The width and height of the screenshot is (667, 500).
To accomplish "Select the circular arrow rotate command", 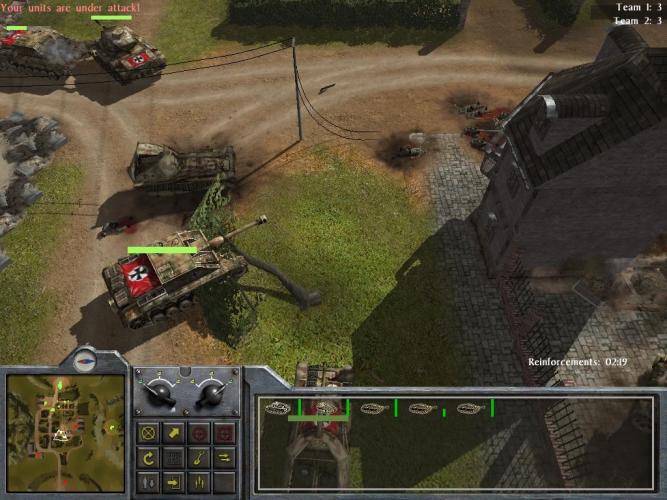I will [x=148, y=458].
